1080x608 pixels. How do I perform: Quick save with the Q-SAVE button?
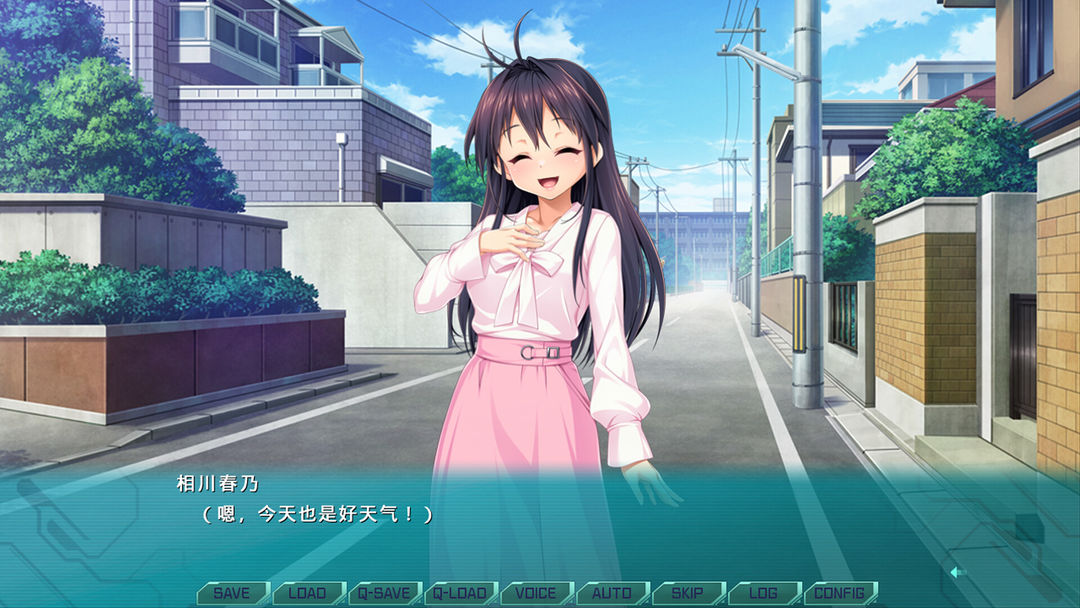point(384,593)
